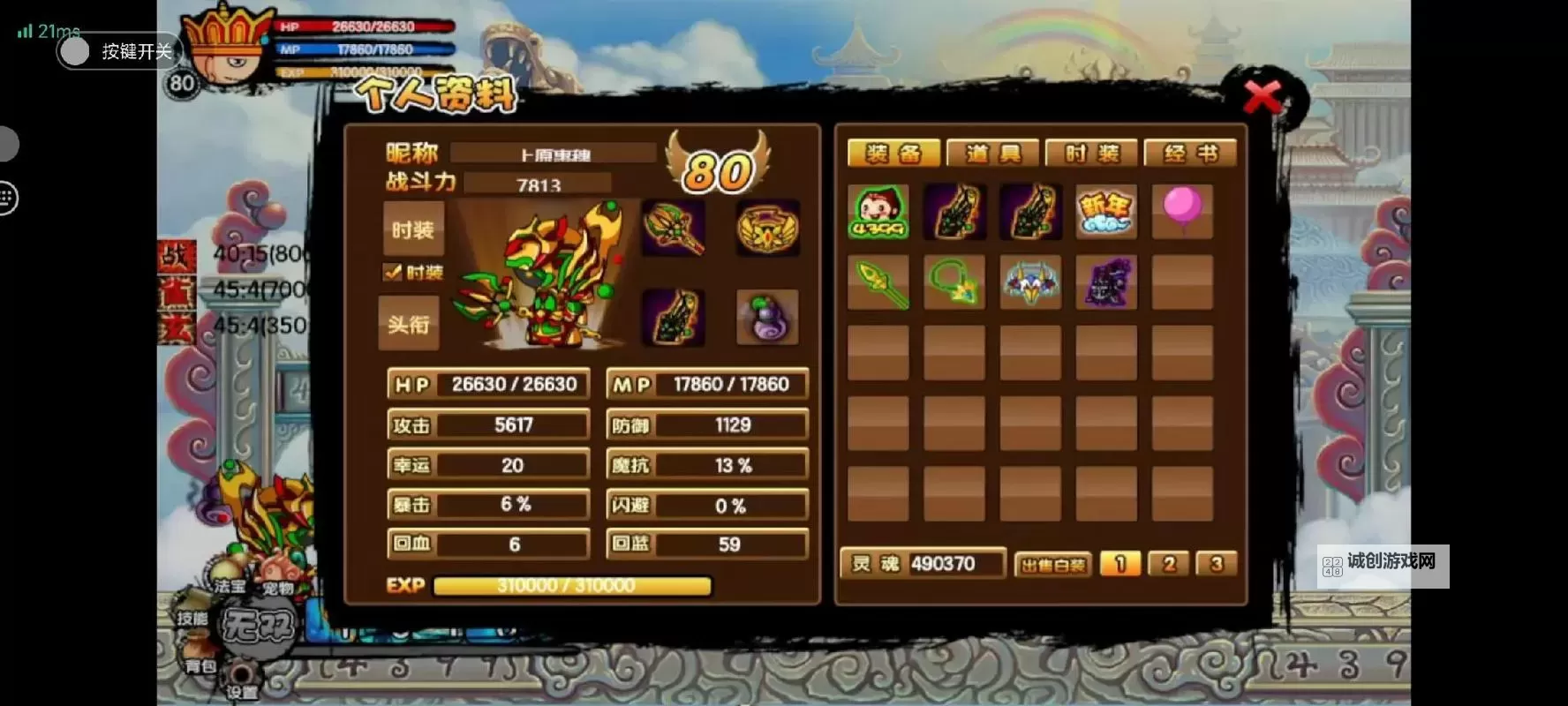Click the 头衔 title button
Viewport: 1568px width, 706px height.
pyautogui.click(x=409, y=324)
